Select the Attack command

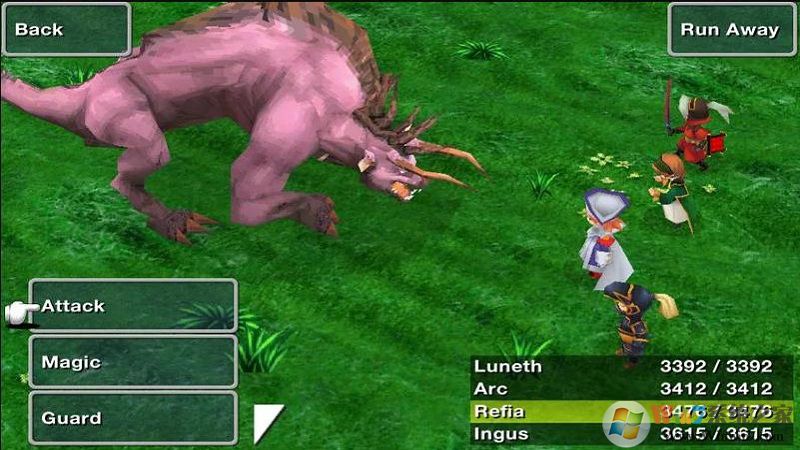coord(133,306)
